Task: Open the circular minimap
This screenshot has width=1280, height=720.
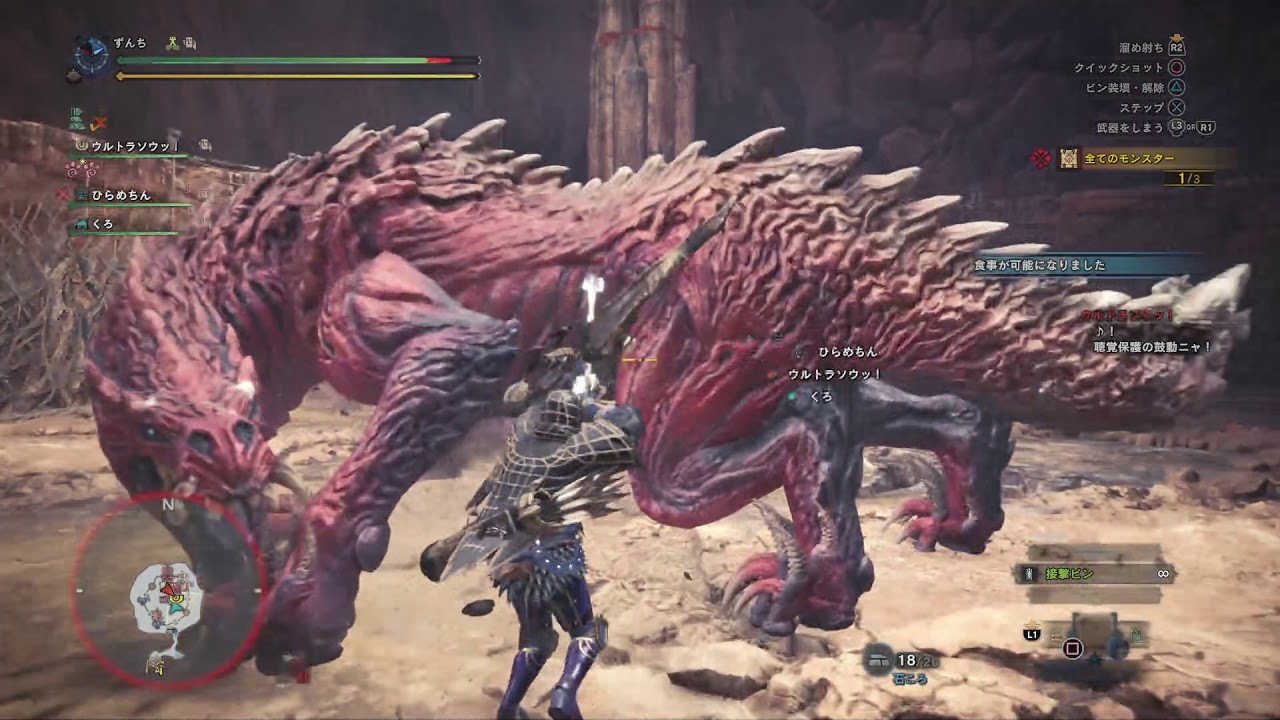Action: click(168, 590)
